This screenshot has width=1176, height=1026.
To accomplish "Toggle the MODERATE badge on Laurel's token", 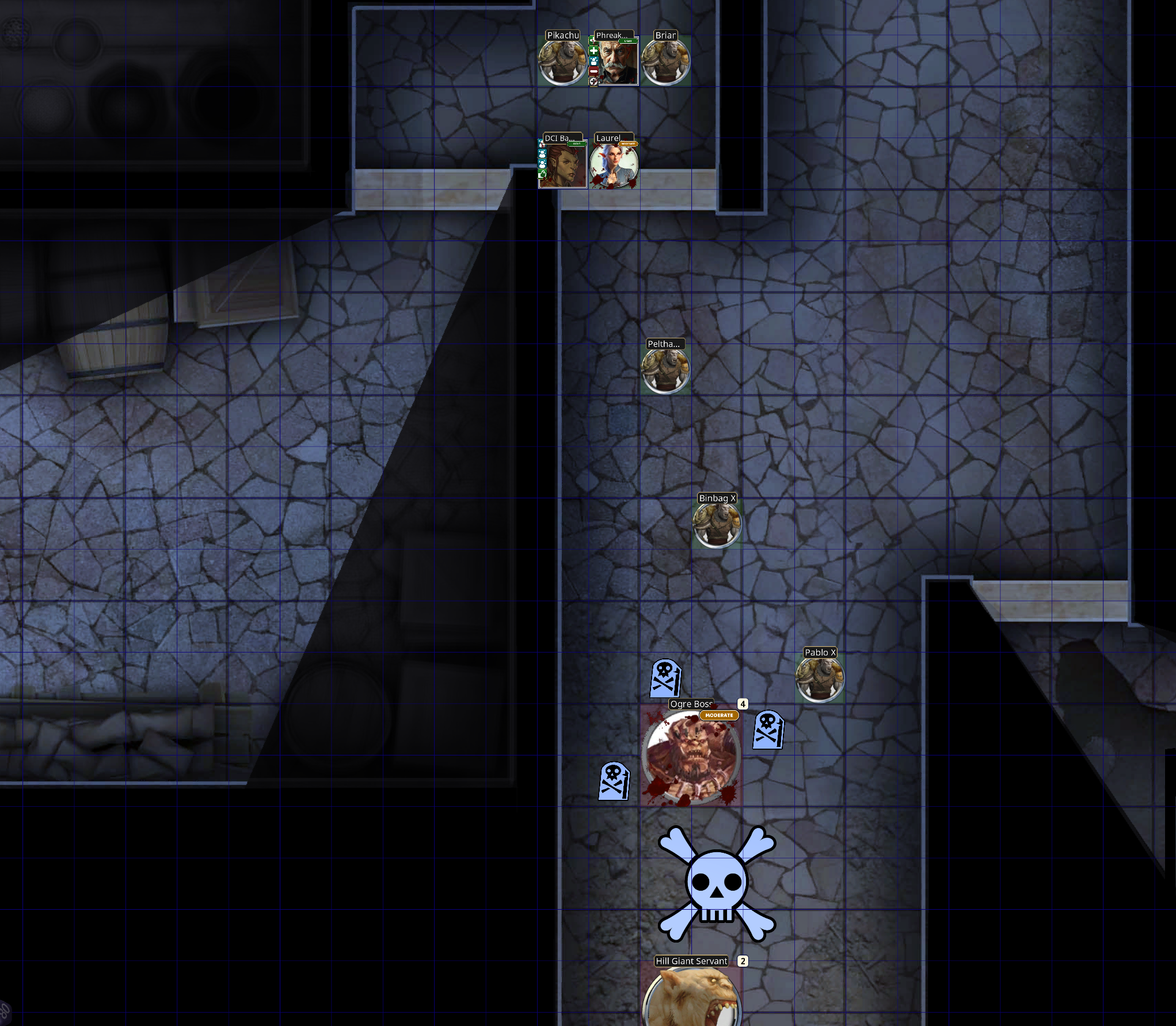I will [x=628, y=144].
